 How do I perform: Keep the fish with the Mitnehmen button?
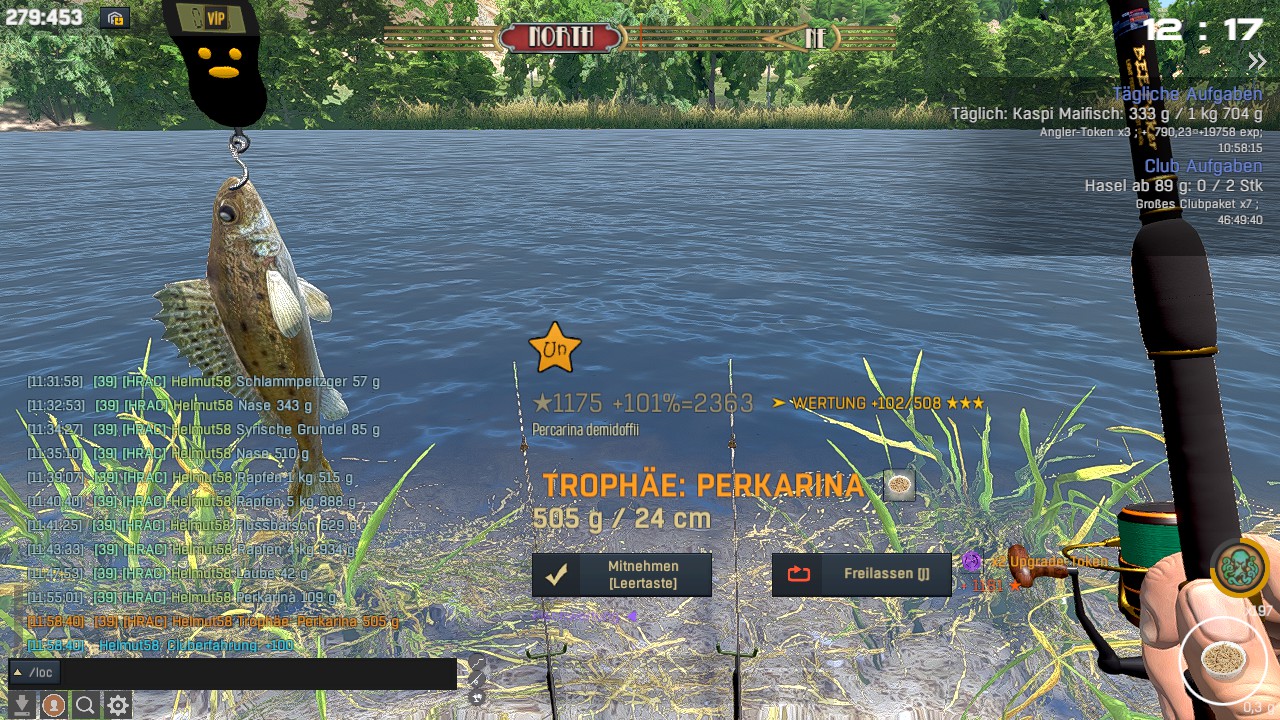(621, 575)
